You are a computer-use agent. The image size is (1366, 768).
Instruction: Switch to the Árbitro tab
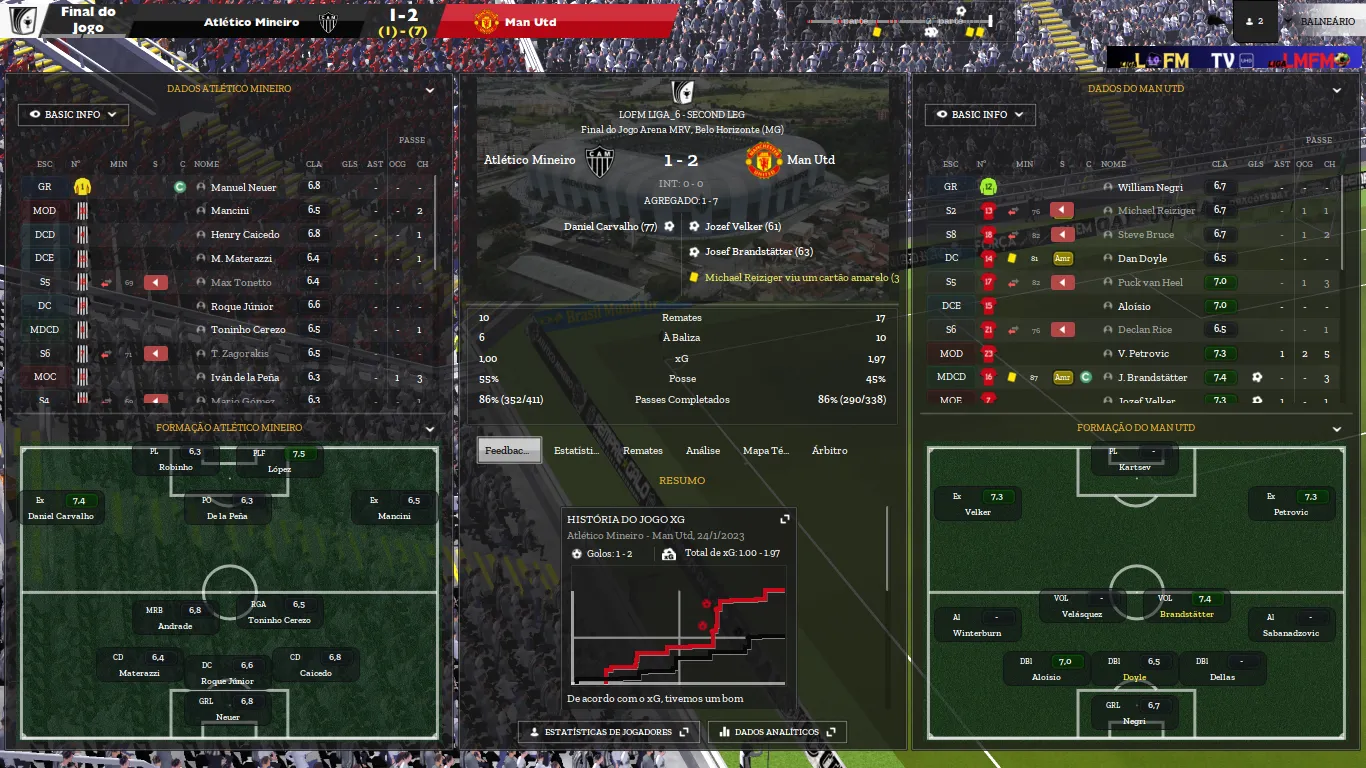pyautogui.click(x=829, y=450)
